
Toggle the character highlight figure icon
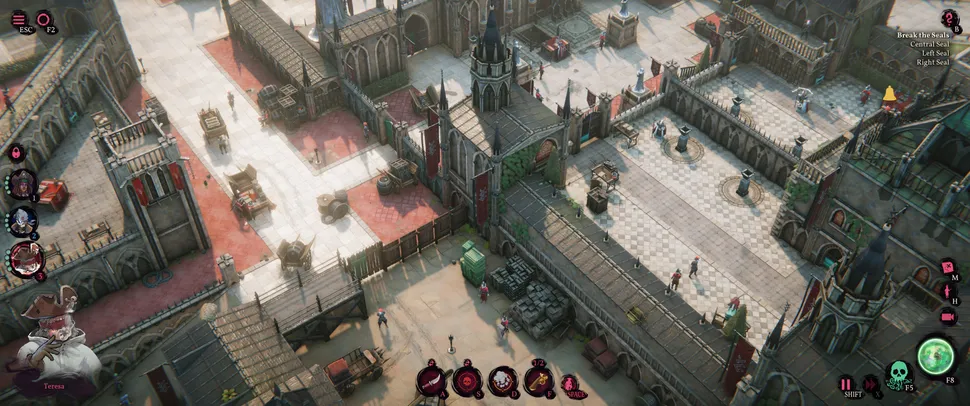pos(948,292)
